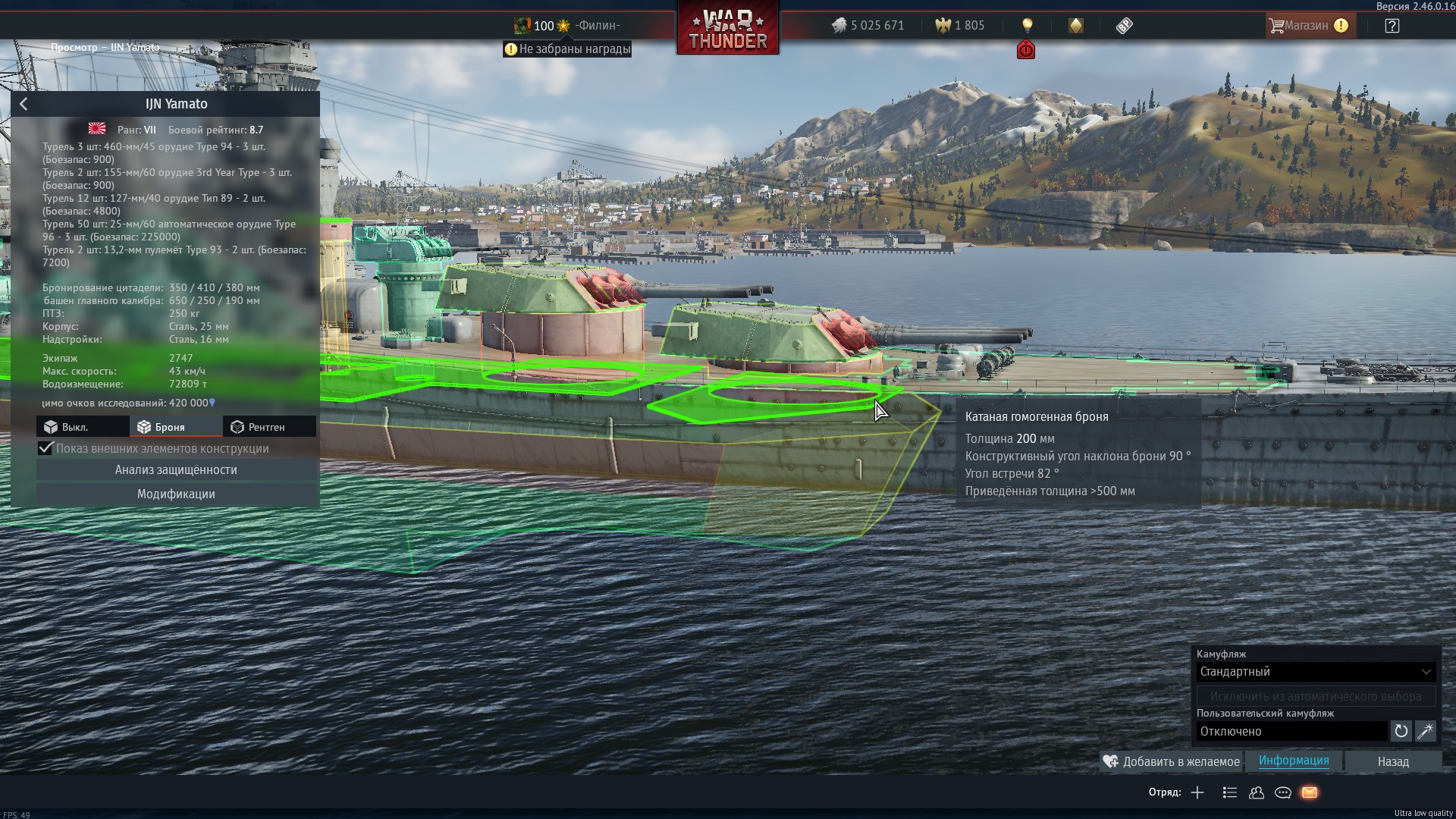This screenshot has height=819, width=1456.
Task: Open Анализ защищённости protection analysis
Action: point(176,470)
